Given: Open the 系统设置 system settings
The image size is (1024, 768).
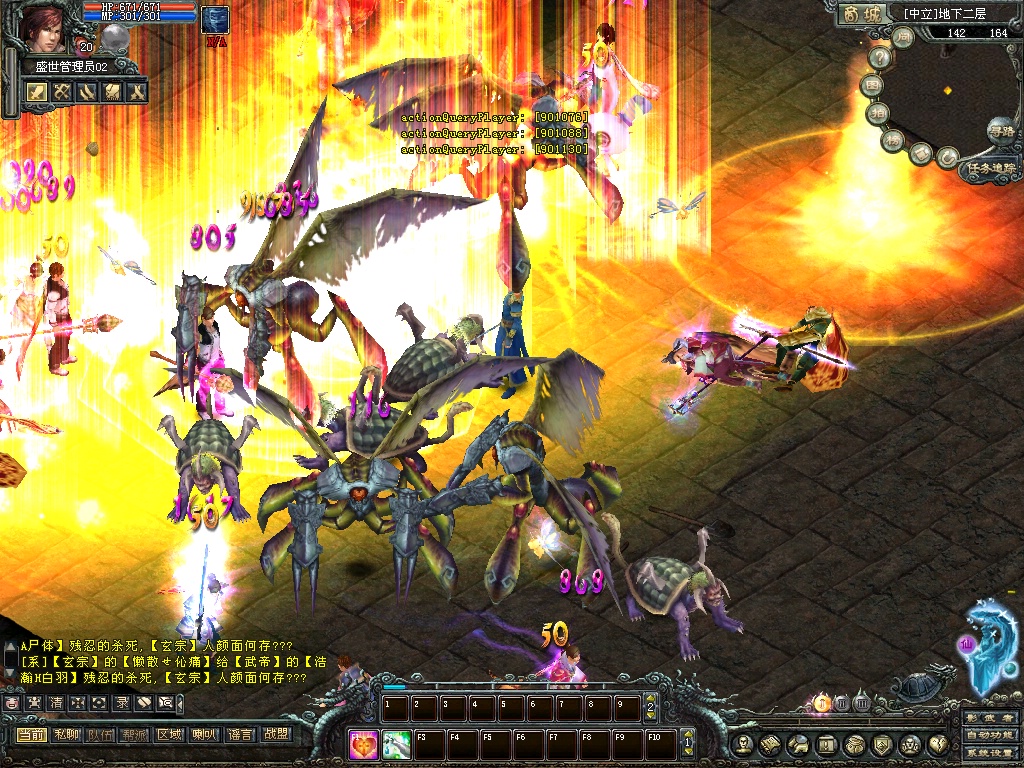Looking at the screenshot, I should (989, 754).
